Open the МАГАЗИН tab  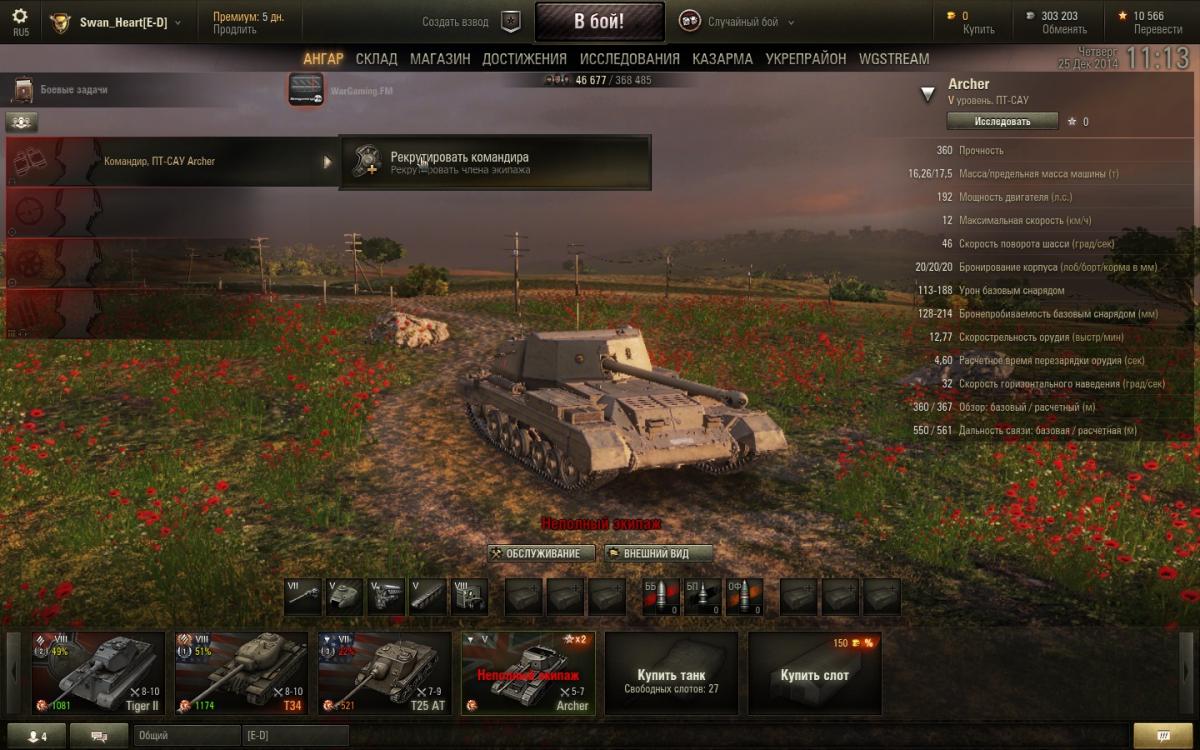(x=439, y=59)
